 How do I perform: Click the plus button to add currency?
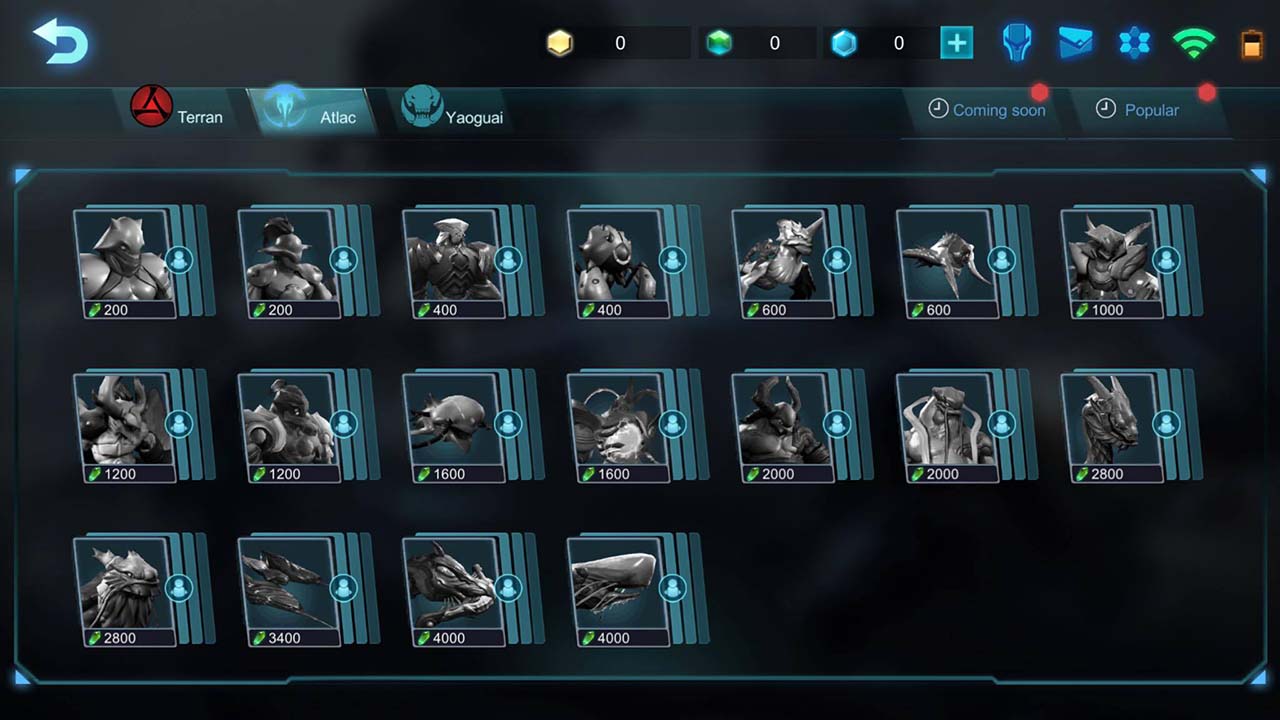(956, 42)
